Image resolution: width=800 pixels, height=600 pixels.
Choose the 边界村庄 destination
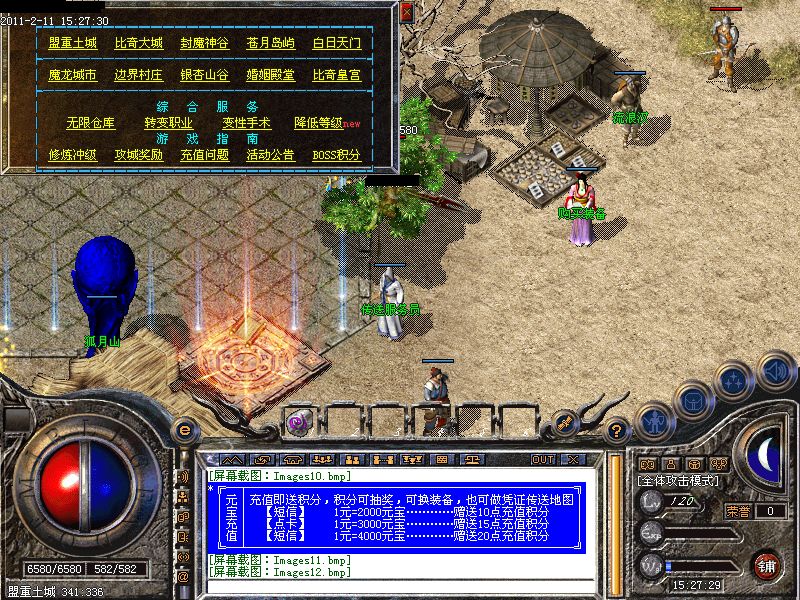[x=138, y=75]
